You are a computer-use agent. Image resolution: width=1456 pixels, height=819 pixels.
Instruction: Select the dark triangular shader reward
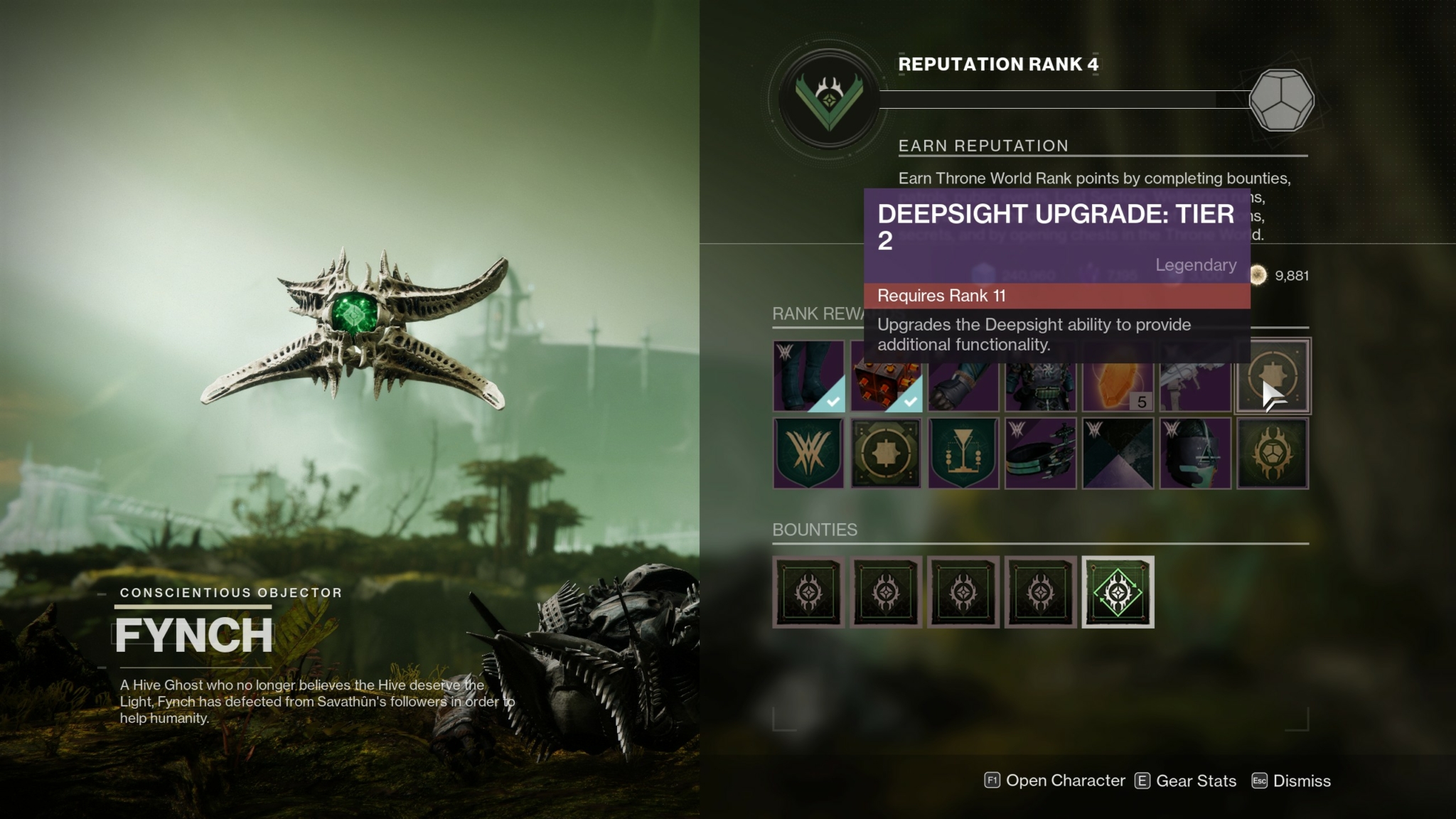point(1118,454)
